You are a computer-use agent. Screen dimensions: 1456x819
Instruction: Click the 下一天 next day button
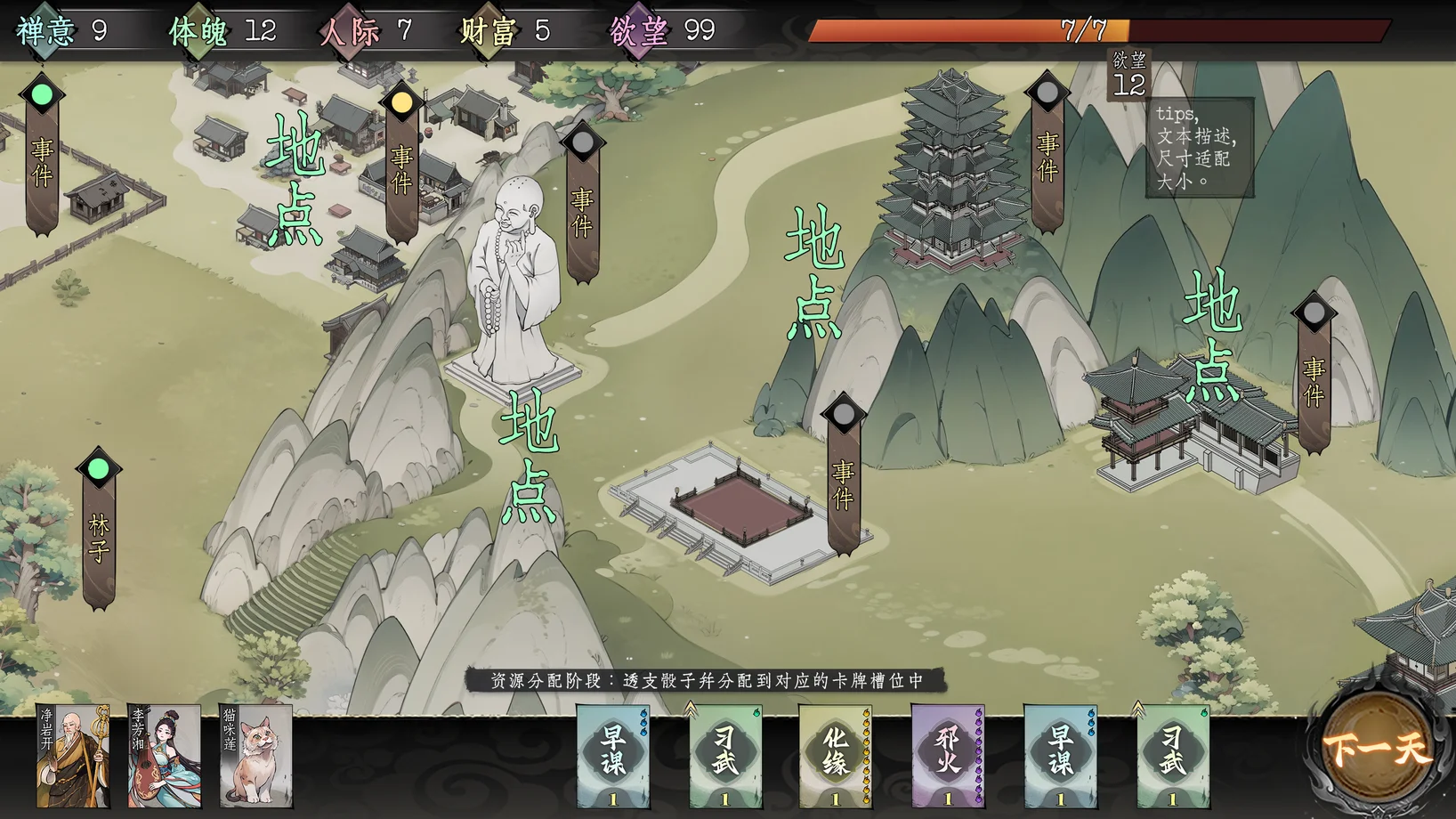pyautogui.click(x=1375, y=750)
